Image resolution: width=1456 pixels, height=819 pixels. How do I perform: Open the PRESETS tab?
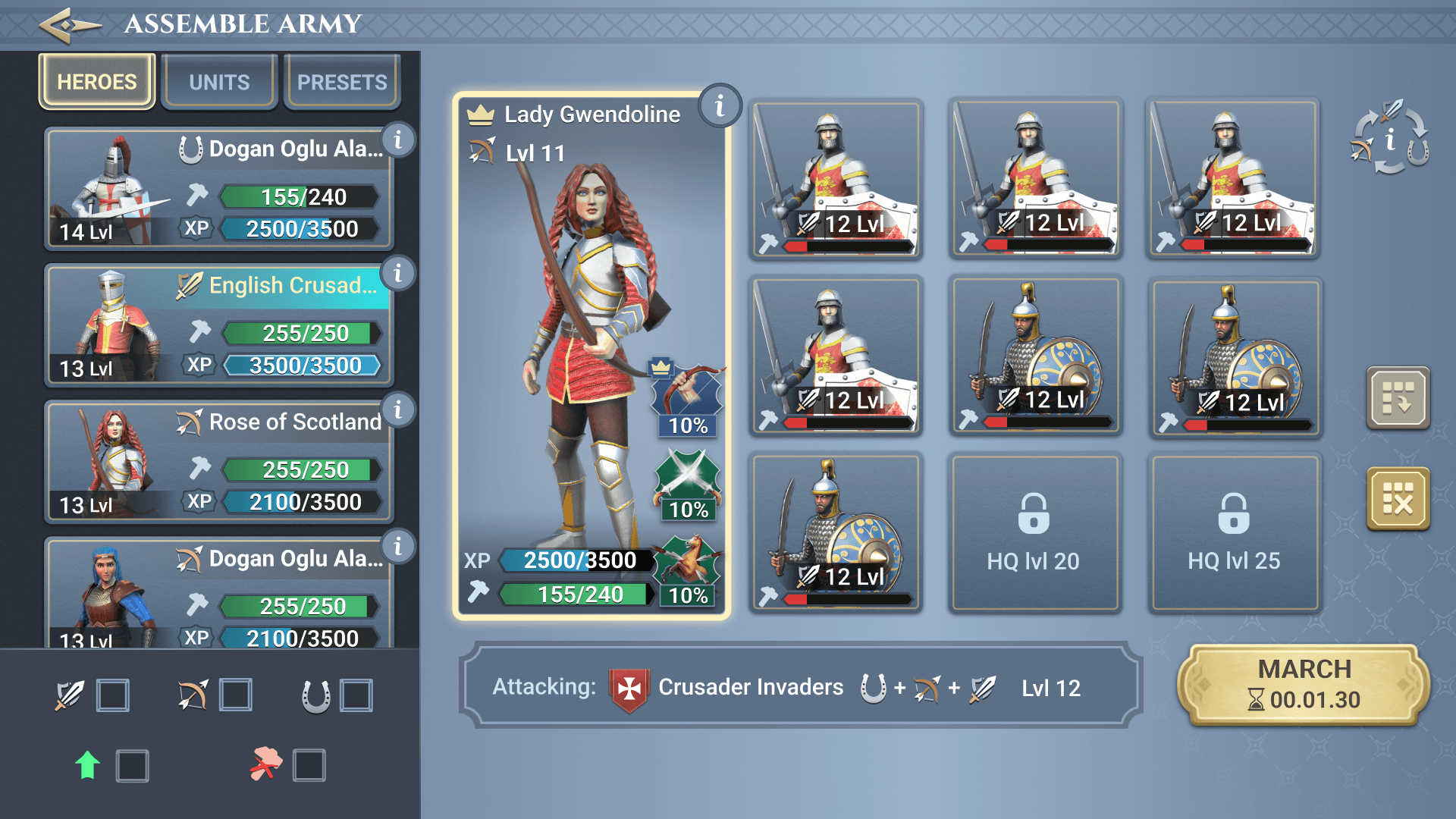(x=341, y=81)
